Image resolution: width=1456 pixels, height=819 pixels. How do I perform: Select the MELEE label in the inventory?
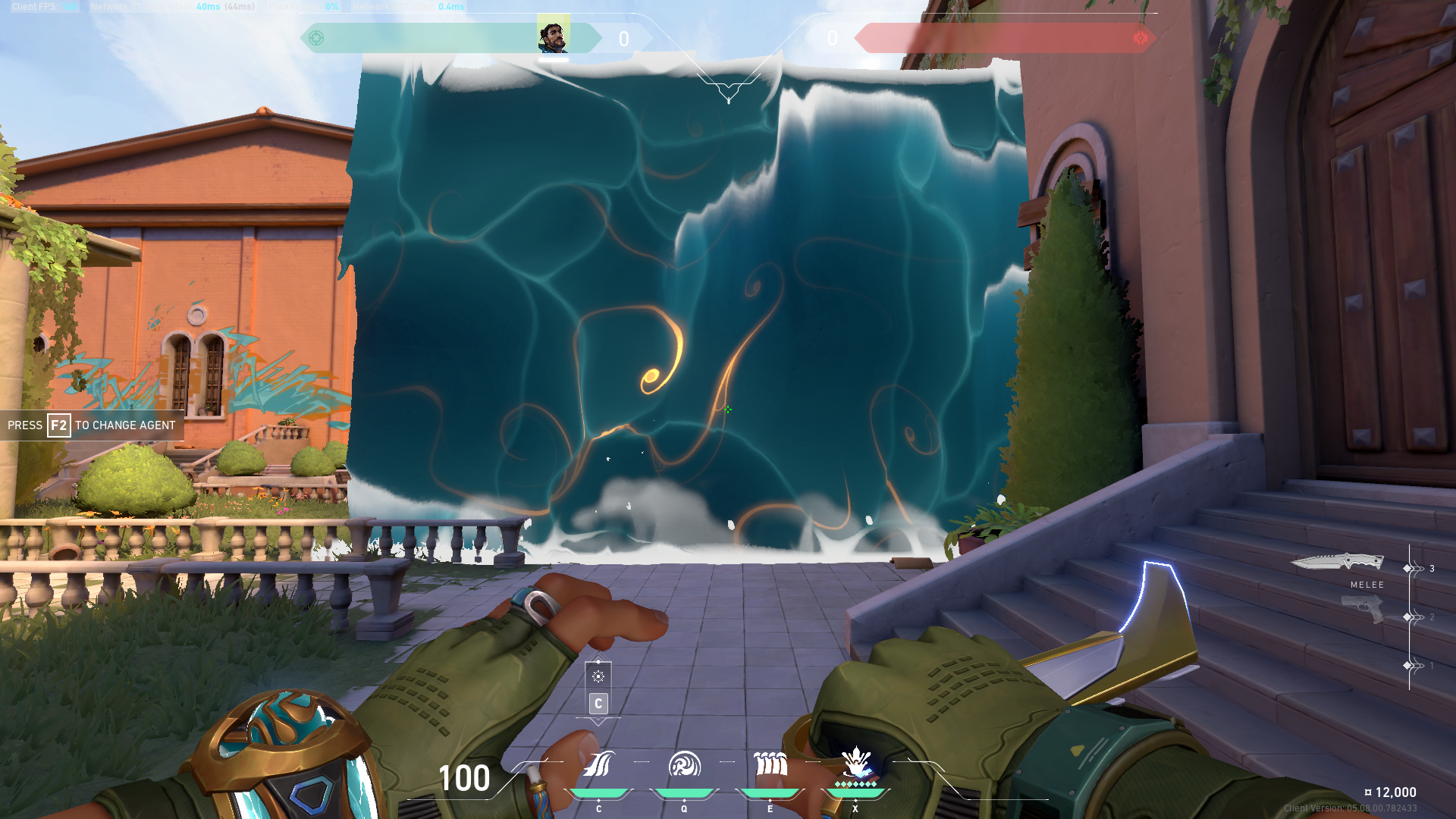[x=1366, y=585]
